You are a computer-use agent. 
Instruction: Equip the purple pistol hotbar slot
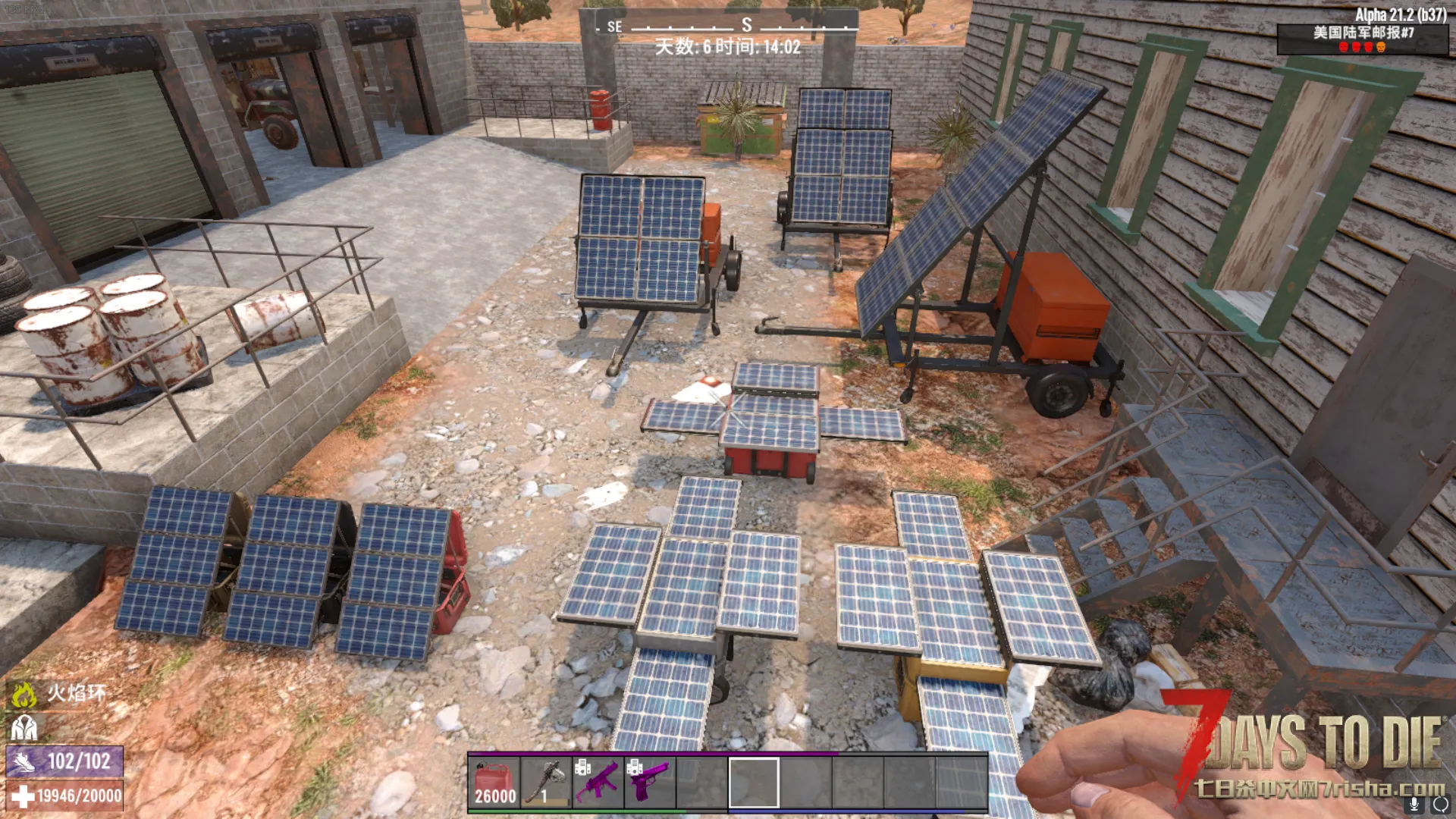[649, 783]
